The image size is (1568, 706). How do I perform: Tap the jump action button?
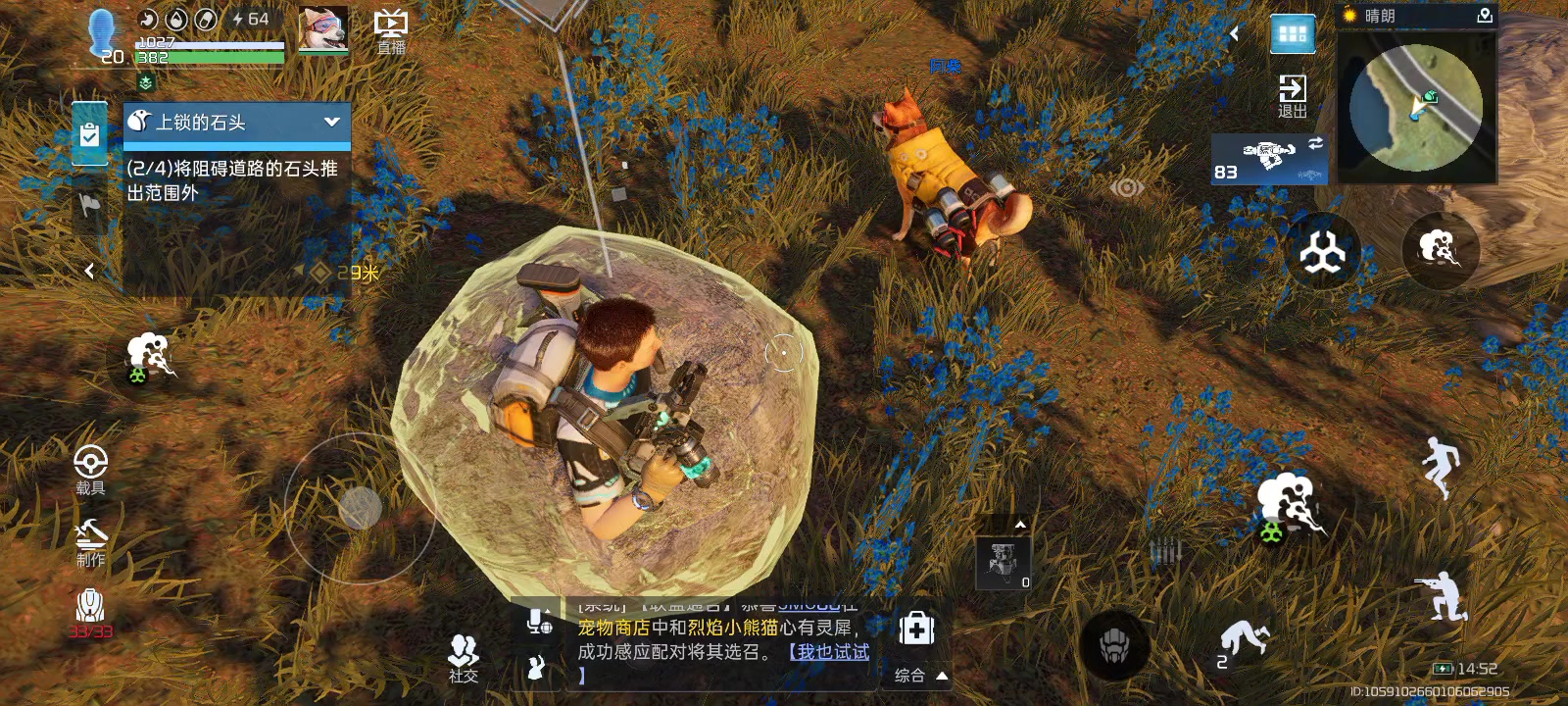[x=1441, y=466]
